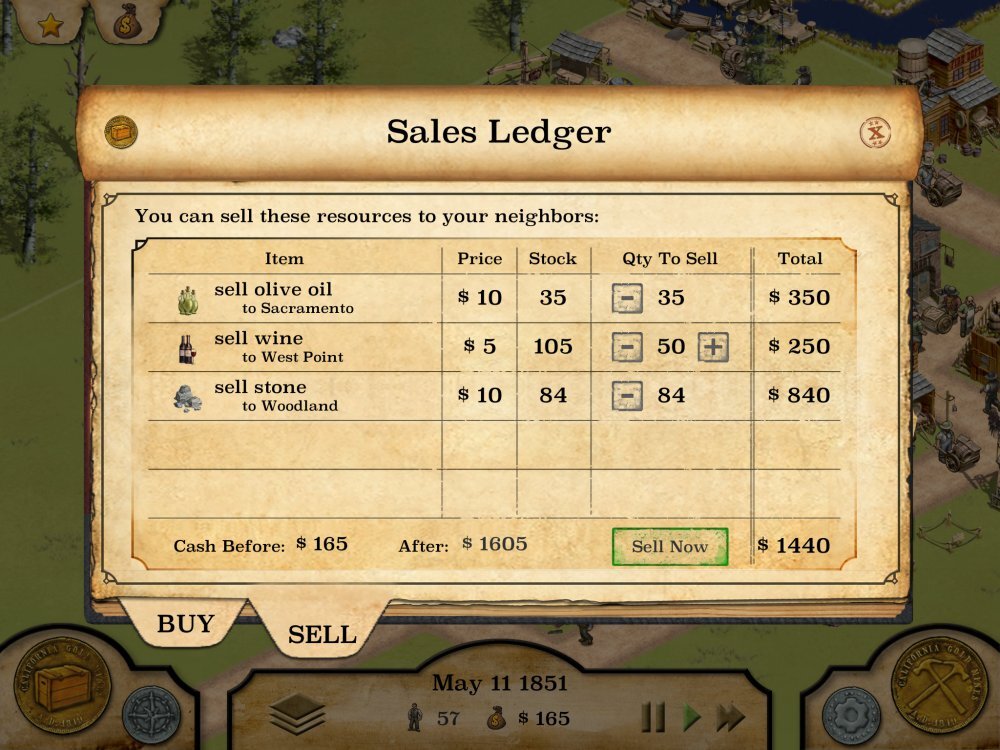
Task: Set game speed to normal play
Action: point(691,717)
